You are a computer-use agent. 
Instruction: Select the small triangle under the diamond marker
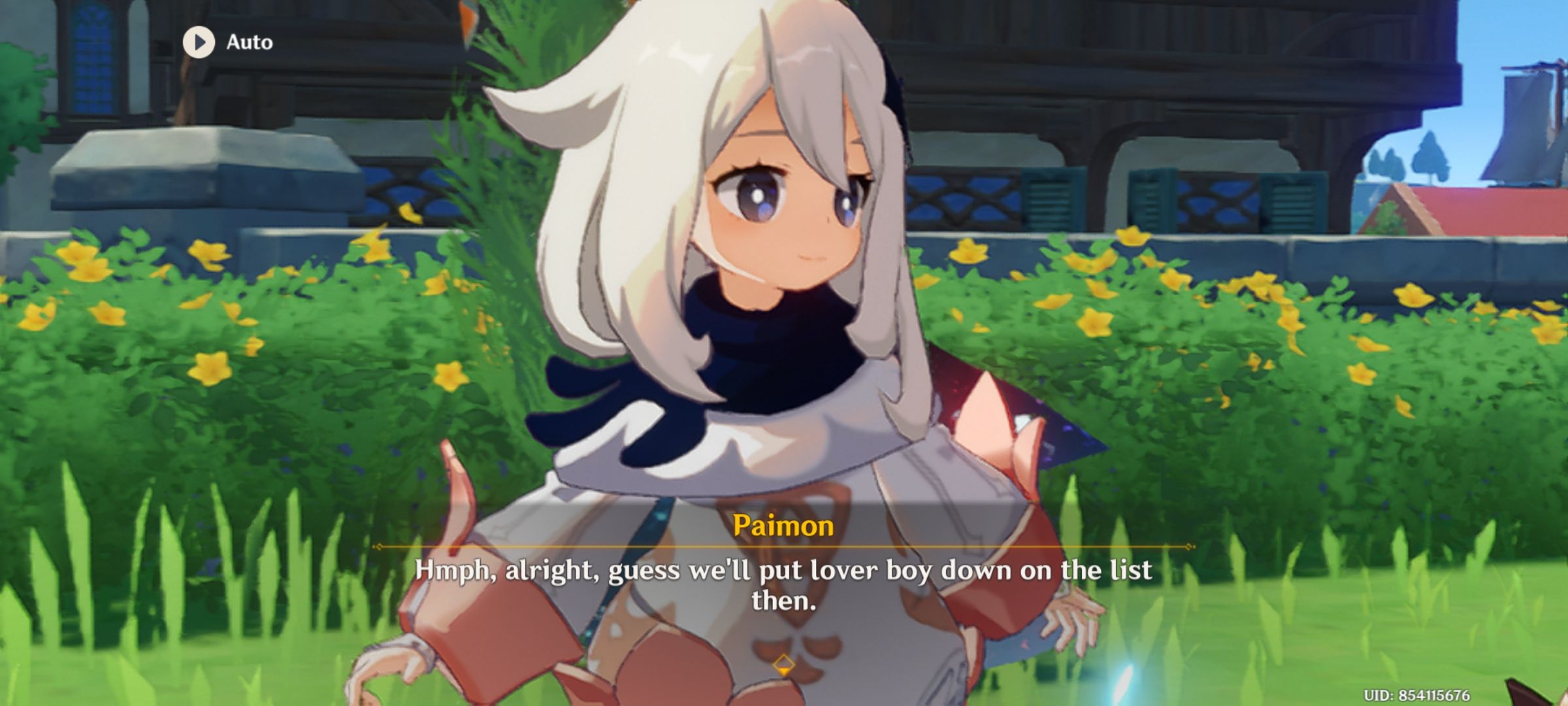coord(783,671)
